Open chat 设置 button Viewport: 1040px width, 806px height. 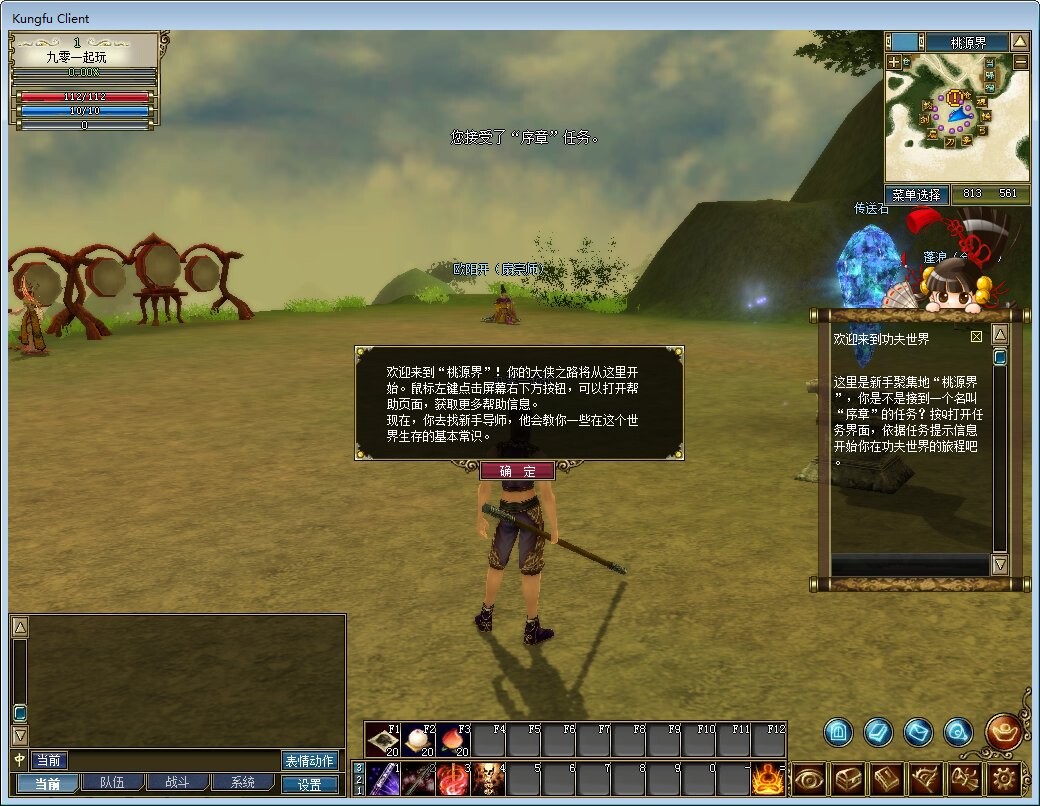310,785
